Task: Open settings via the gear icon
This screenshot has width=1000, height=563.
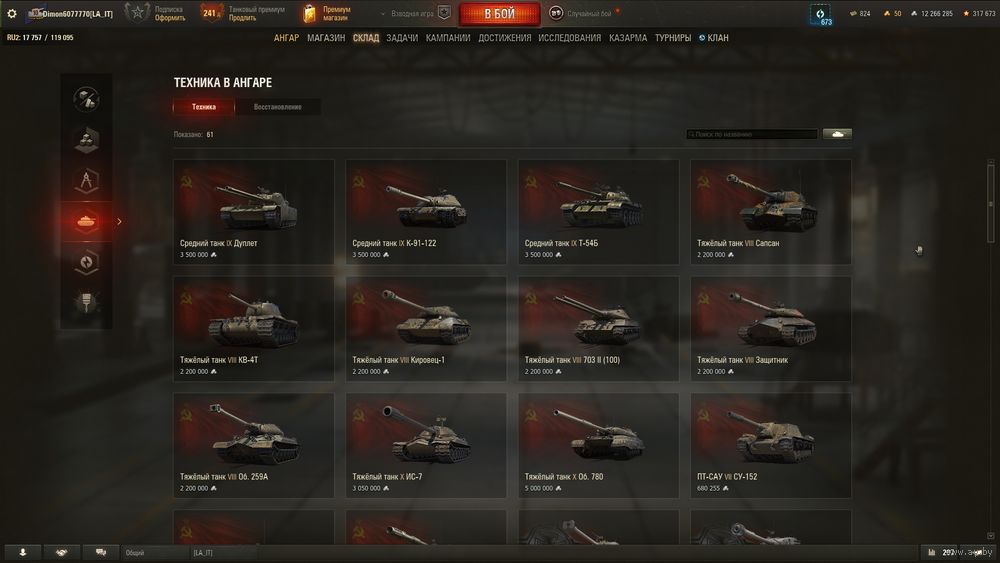Action: tap(12, 14)
